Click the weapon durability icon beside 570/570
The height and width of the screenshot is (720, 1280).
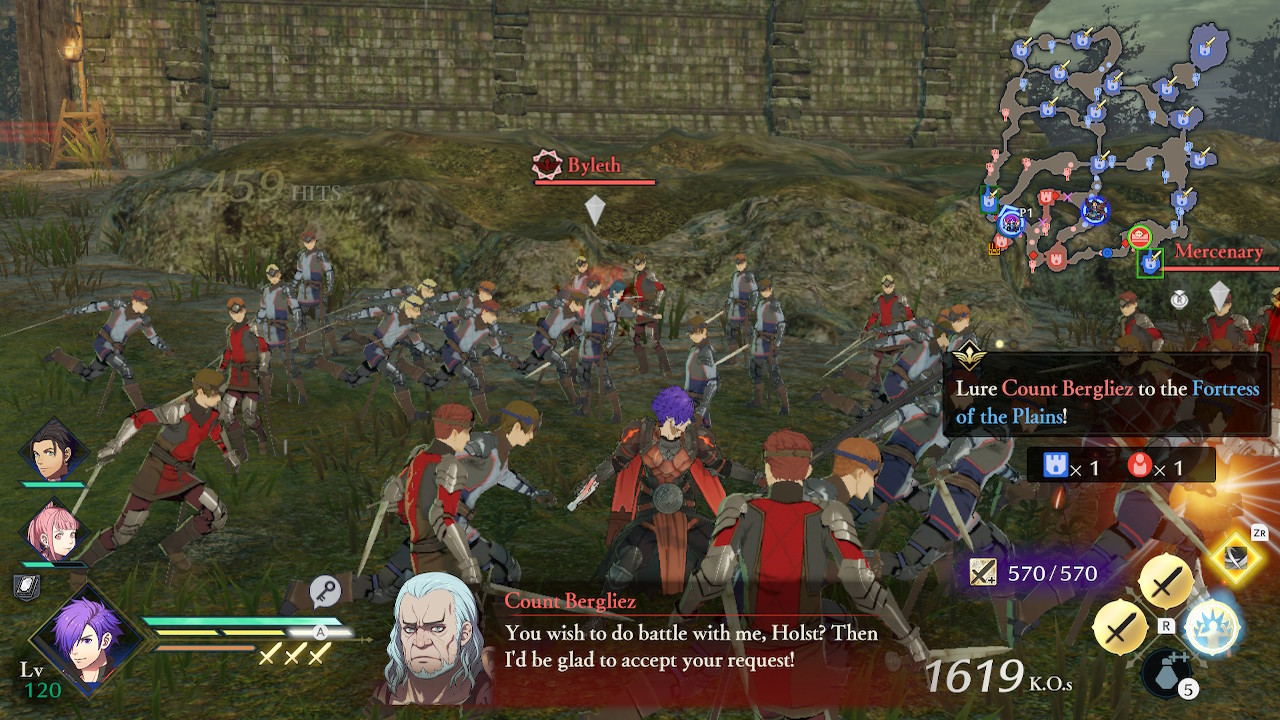tap(981, 571)
